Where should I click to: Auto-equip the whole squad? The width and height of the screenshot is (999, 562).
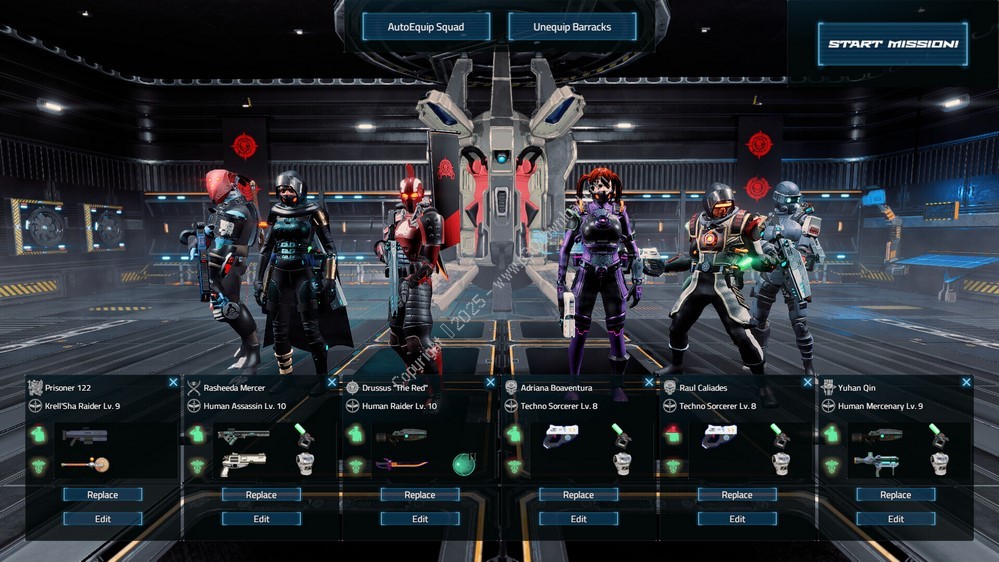pyautogui.click(x=426, y=27)
